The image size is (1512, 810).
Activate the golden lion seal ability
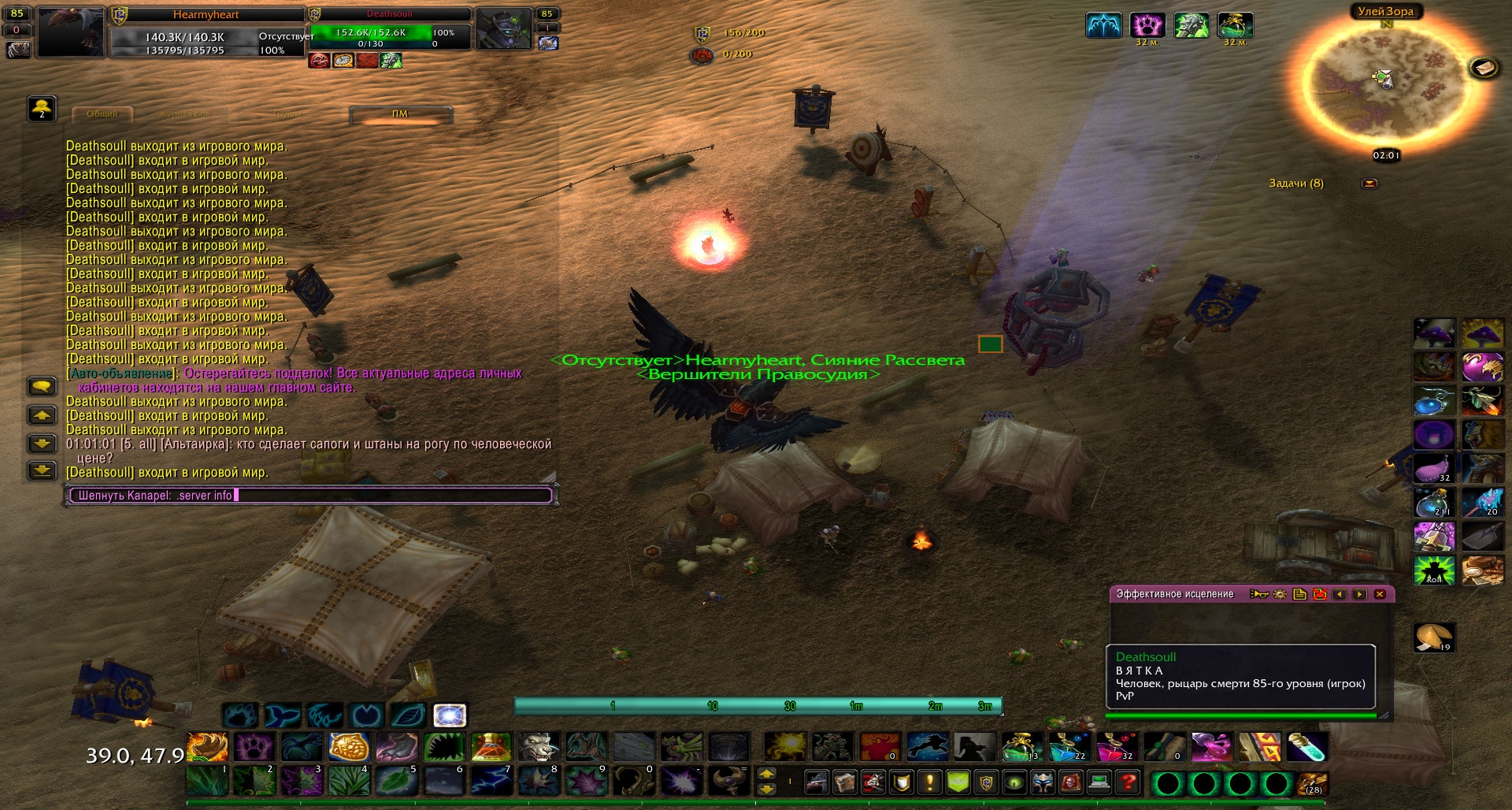point(349,747)
